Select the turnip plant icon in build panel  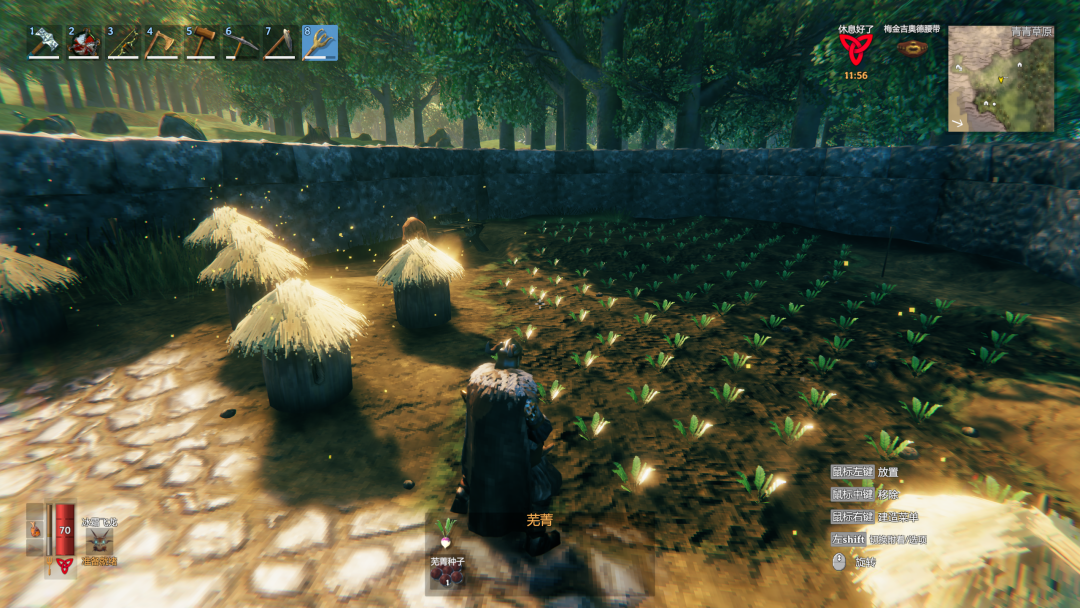[446, 526]
